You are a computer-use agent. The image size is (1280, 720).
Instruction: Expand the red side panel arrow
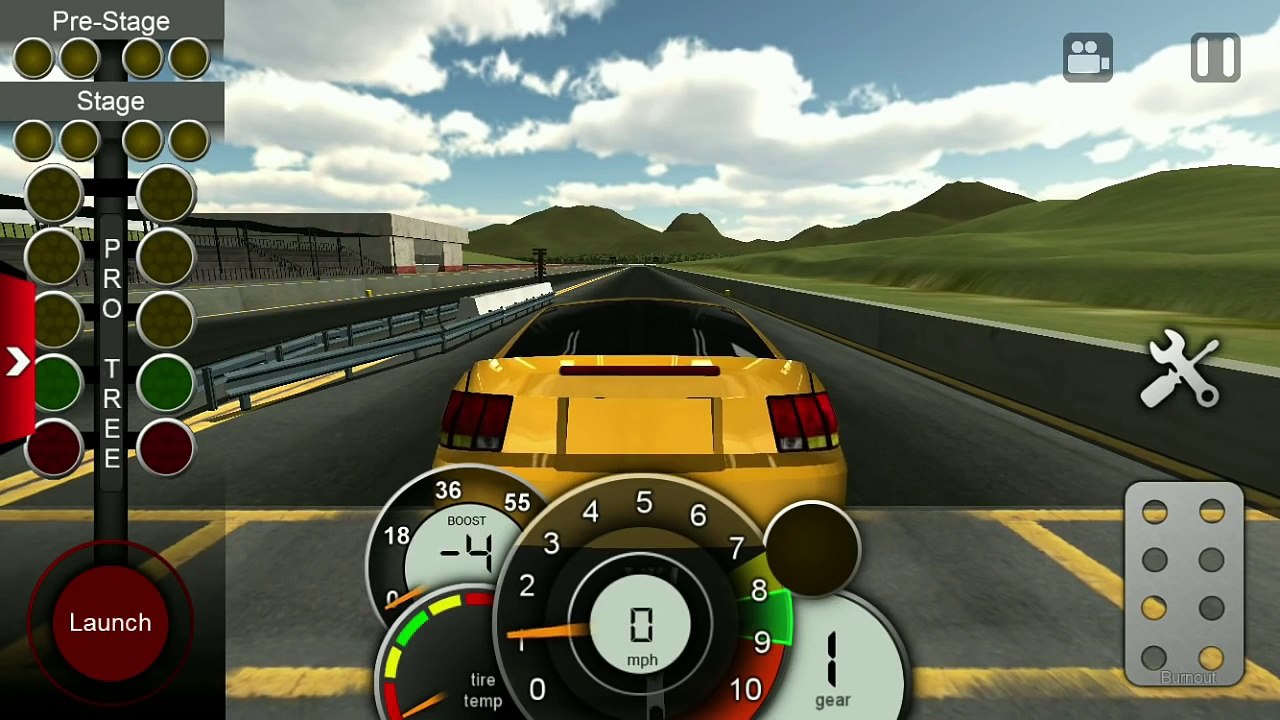click(17, 361)
